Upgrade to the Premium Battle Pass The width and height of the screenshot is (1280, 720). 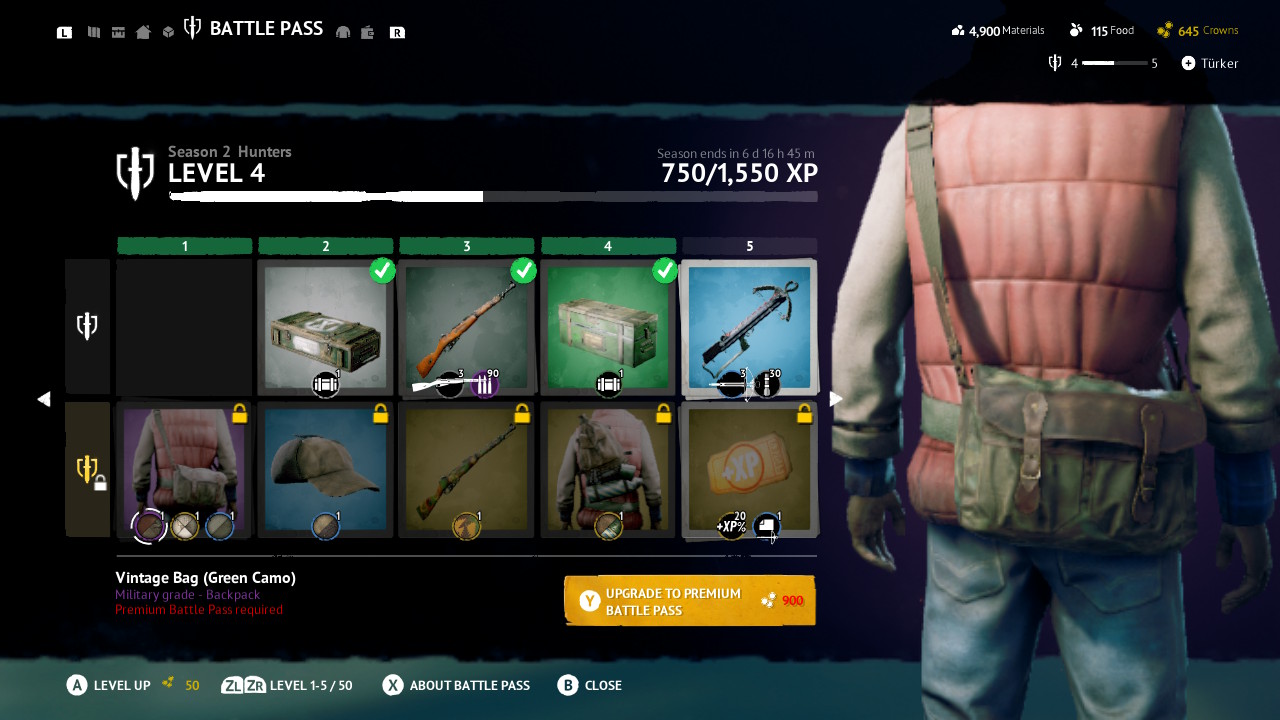pos(690,600)
